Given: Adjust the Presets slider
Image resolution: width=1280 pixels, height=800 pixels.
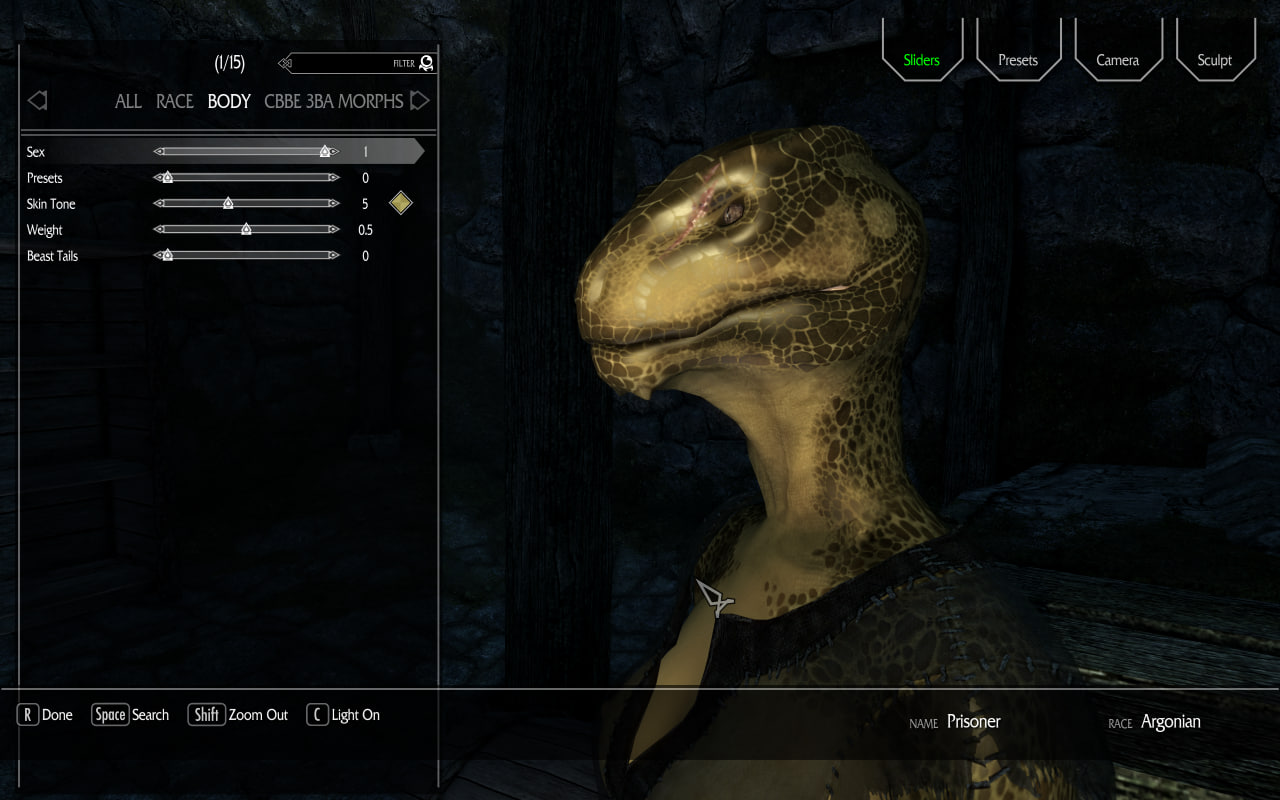Looking at the screenshot, I should [168, 178].
